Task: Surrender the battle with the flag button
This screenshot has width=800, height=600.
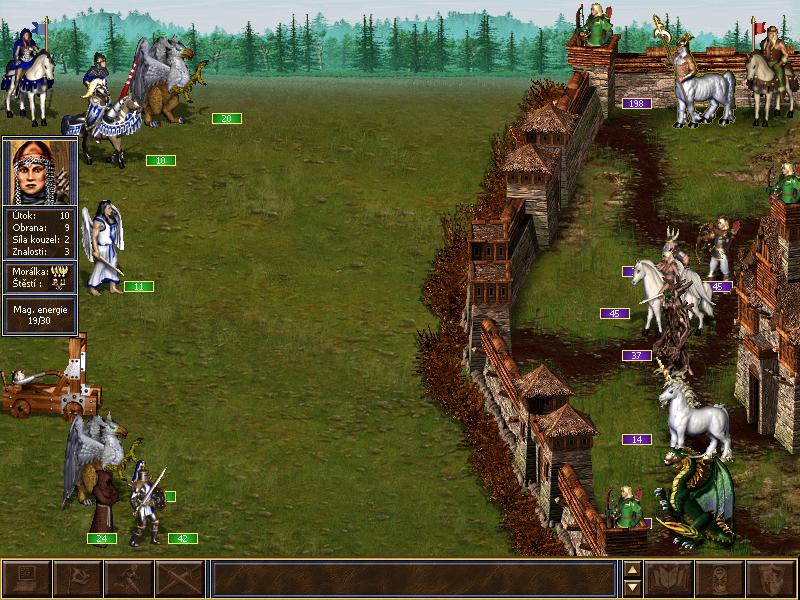Action: pos(77,579)
